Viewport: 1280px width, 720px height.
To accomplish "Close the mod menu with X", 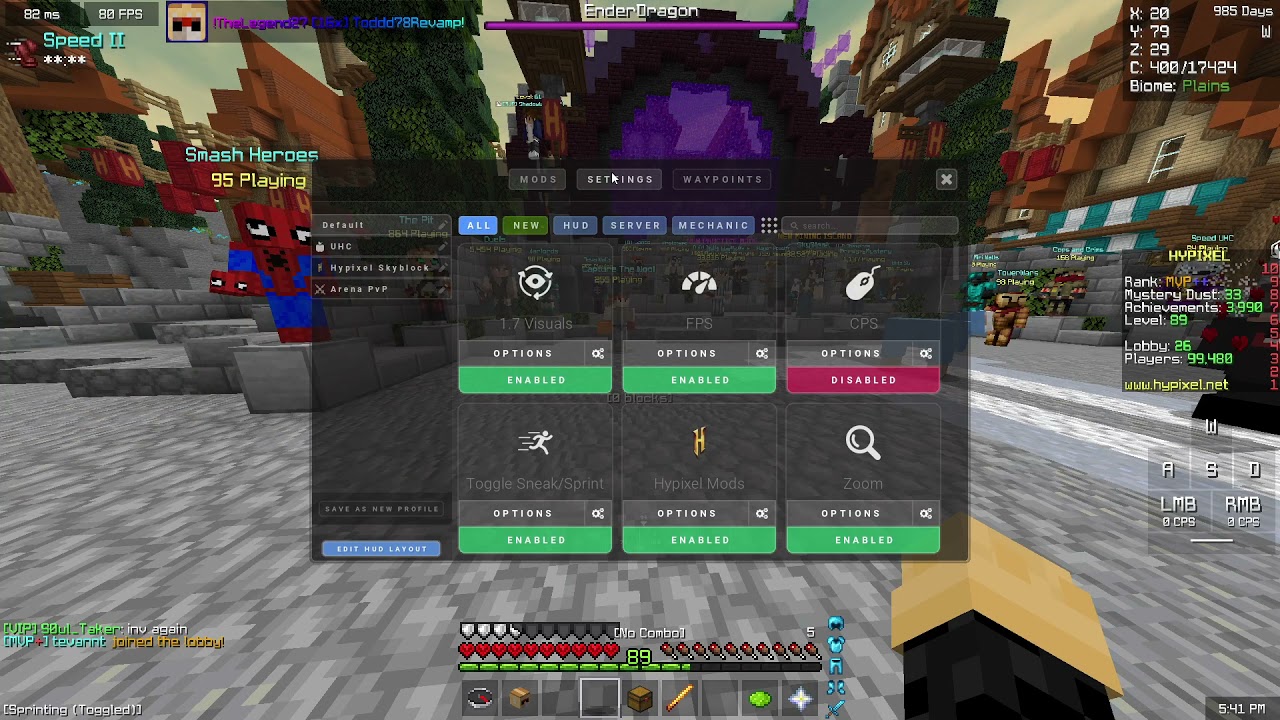I will [946, 180].
